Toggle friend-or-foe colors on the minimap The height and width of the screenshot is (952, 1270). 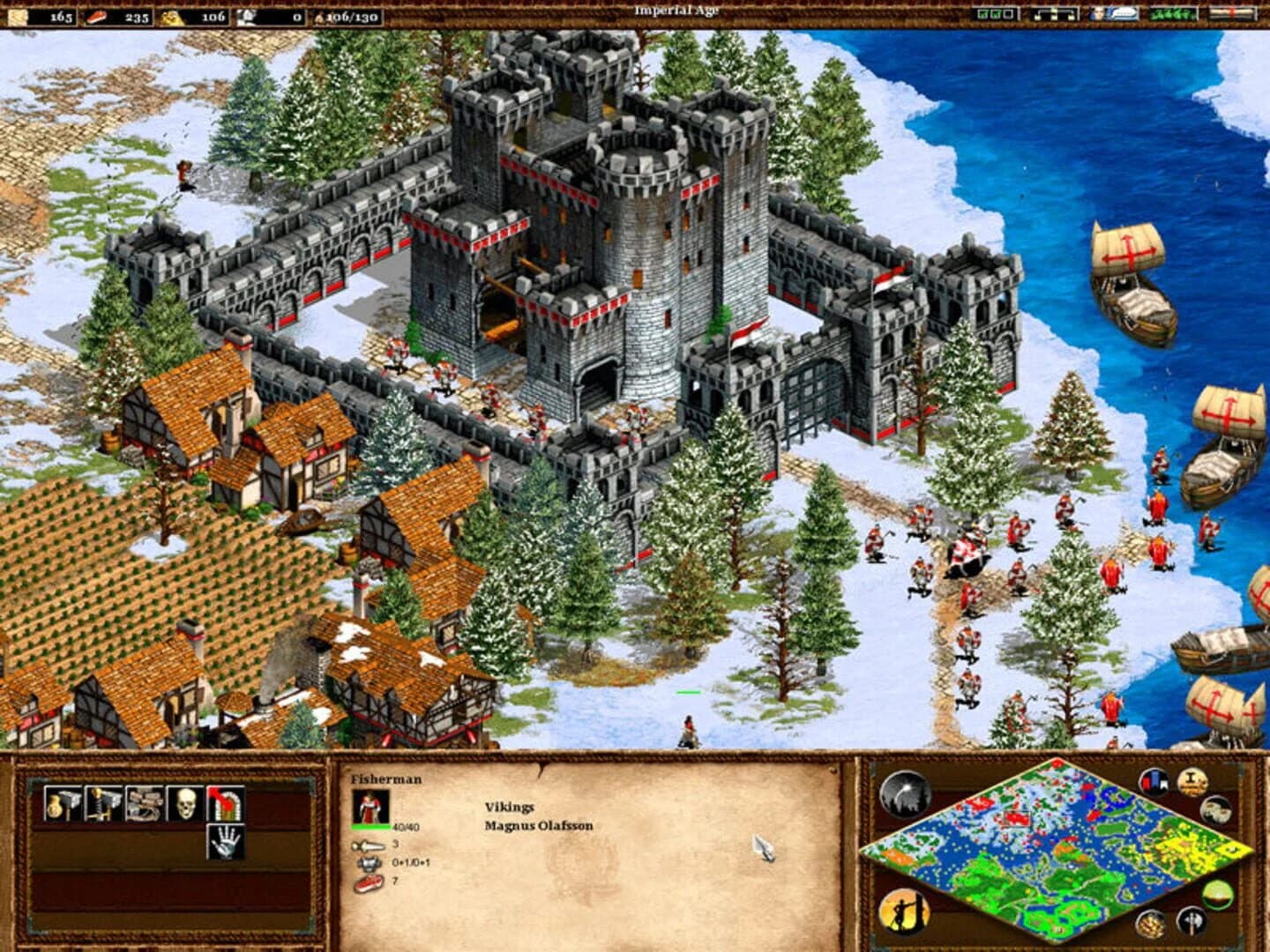[1217, 894]
